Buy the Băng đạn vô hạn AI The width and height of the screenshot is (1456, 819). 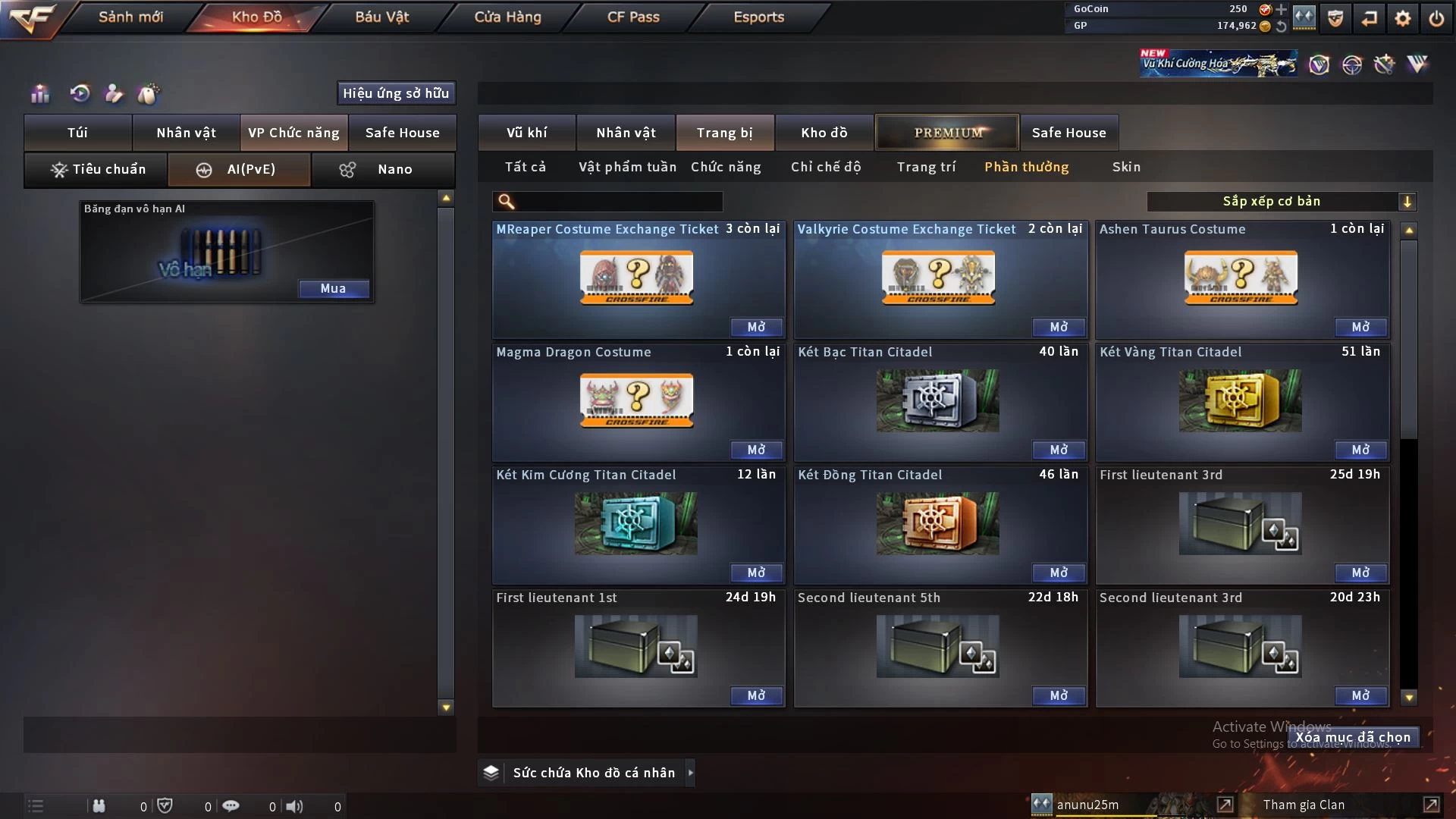333,288
